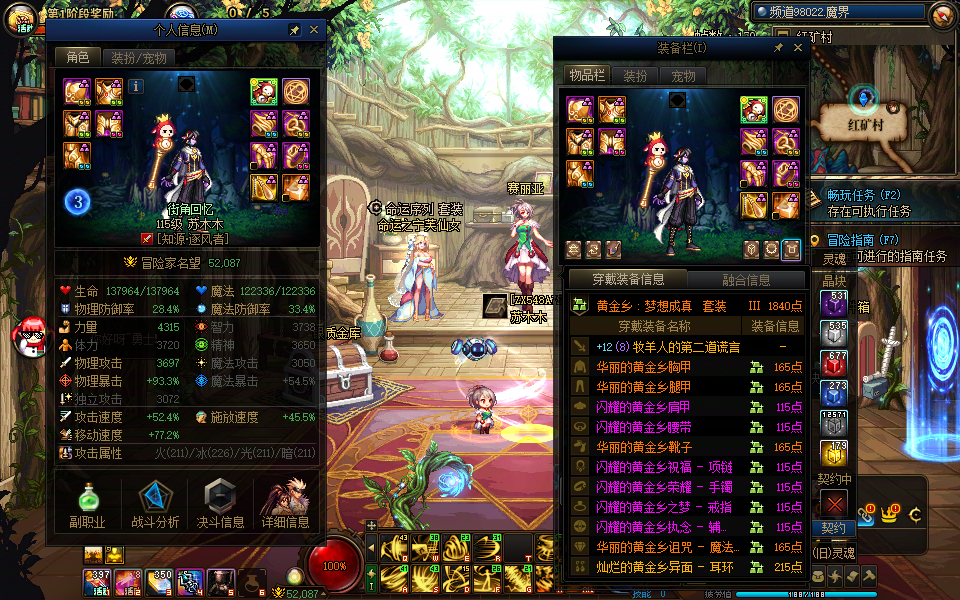The image size is (960, 600).
Task: Click the 契约 contract button
Action: point(833,527)
